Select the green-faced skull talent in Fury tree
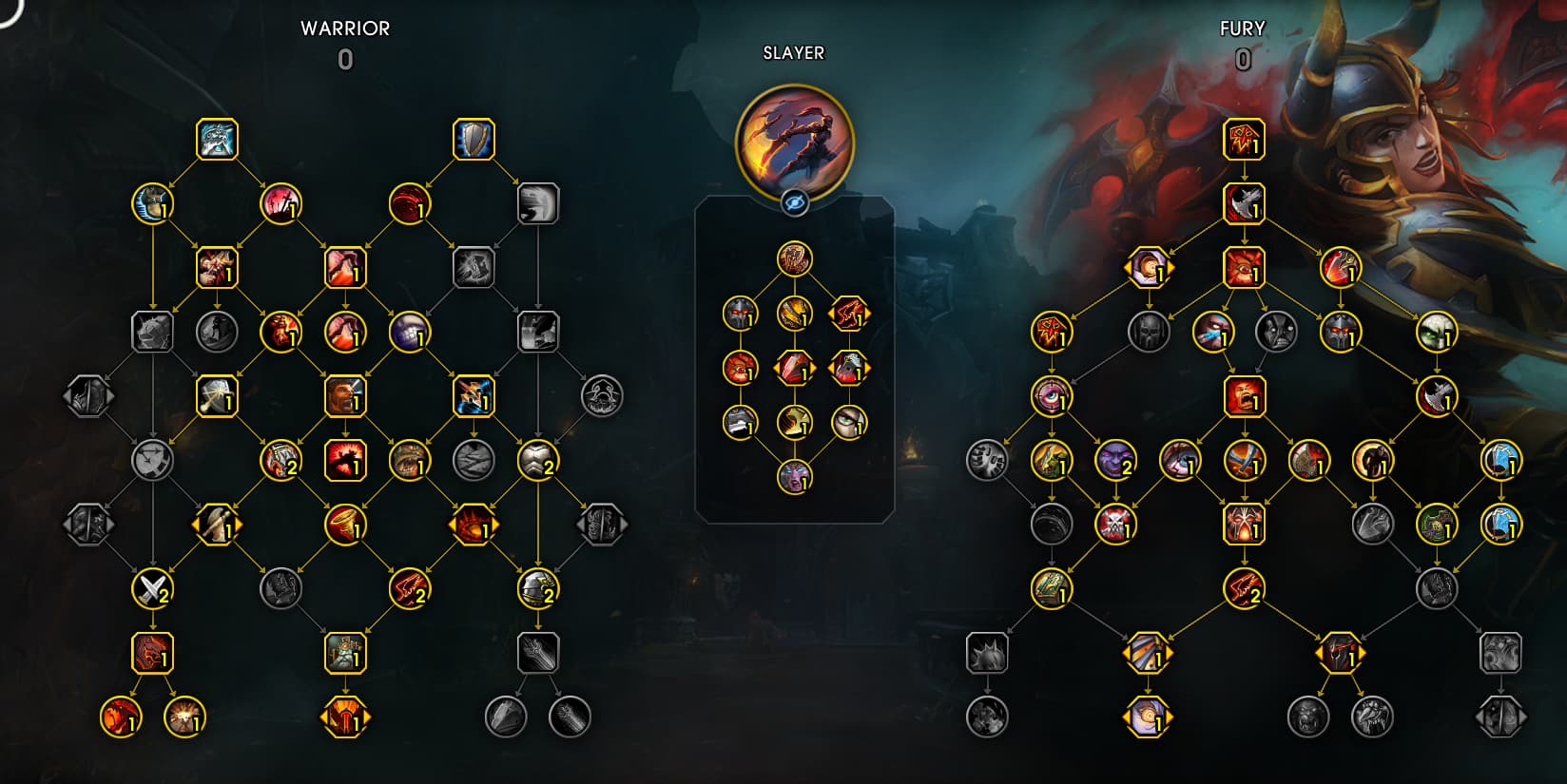This screenshot has width=1567, height=784. click(1436, 332)
